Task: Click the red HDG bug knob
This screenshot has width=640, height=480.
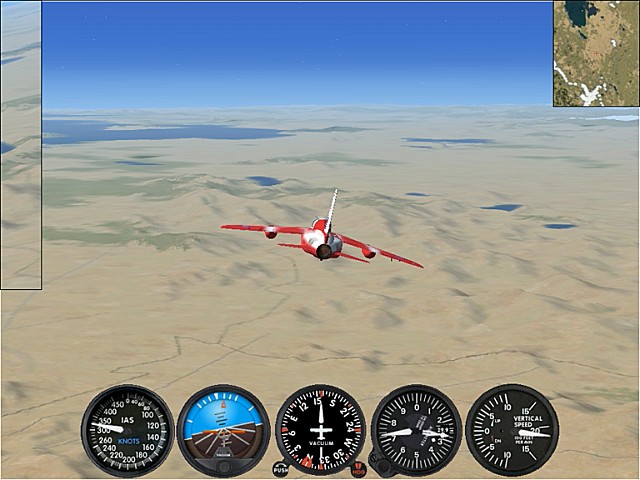Action: 359,468
